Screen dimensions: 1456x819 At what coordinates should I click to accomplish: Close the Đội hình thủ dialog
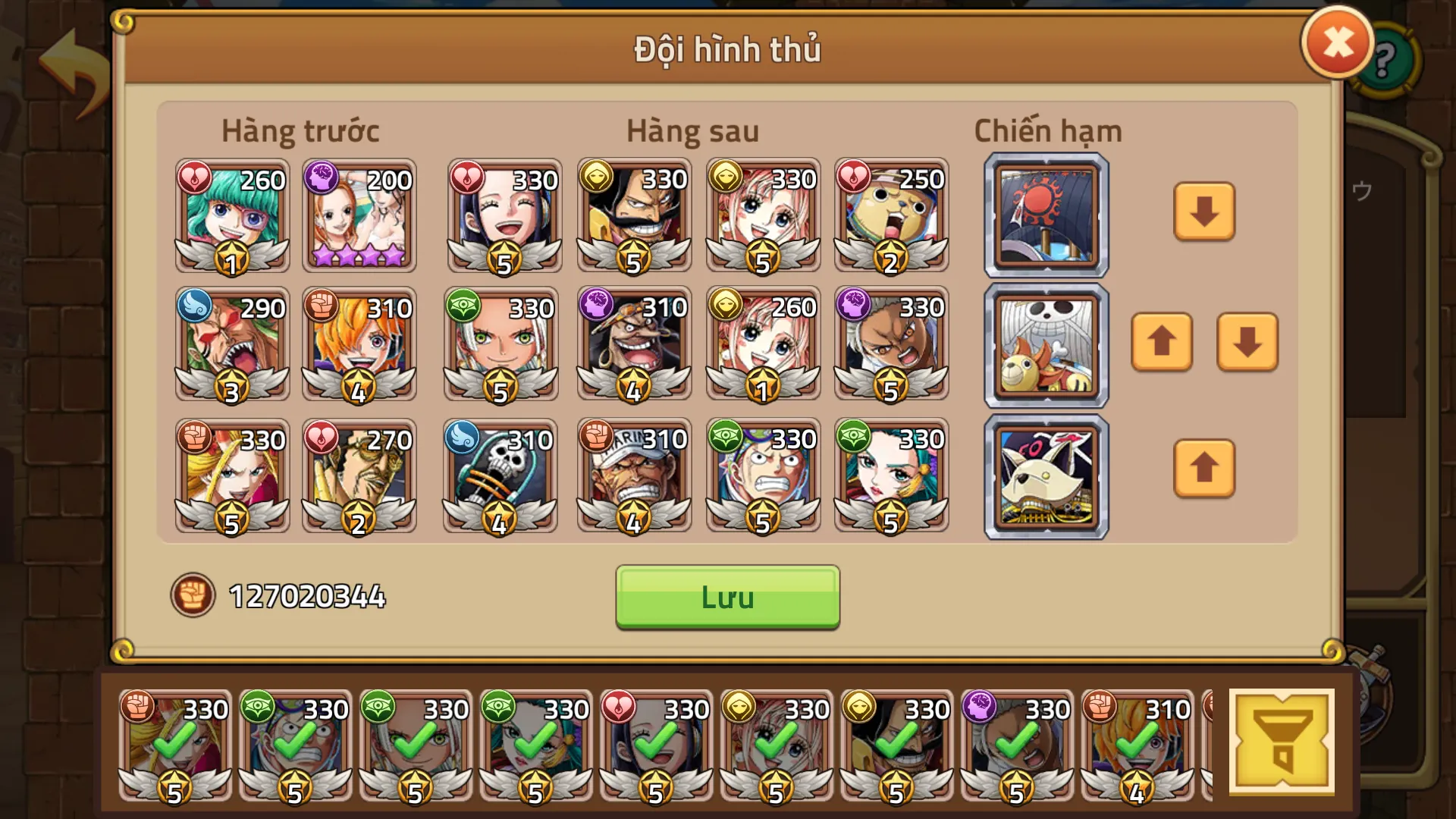(1336, 43)
